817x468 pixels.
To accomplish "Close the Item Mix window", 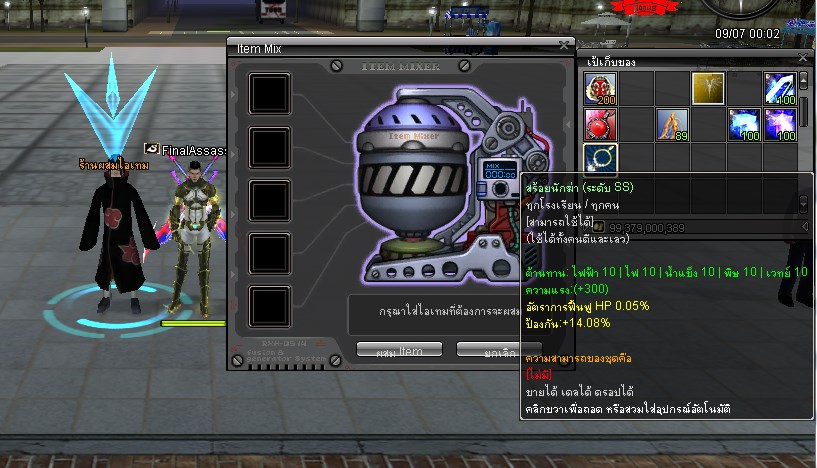I will (564, 45).
